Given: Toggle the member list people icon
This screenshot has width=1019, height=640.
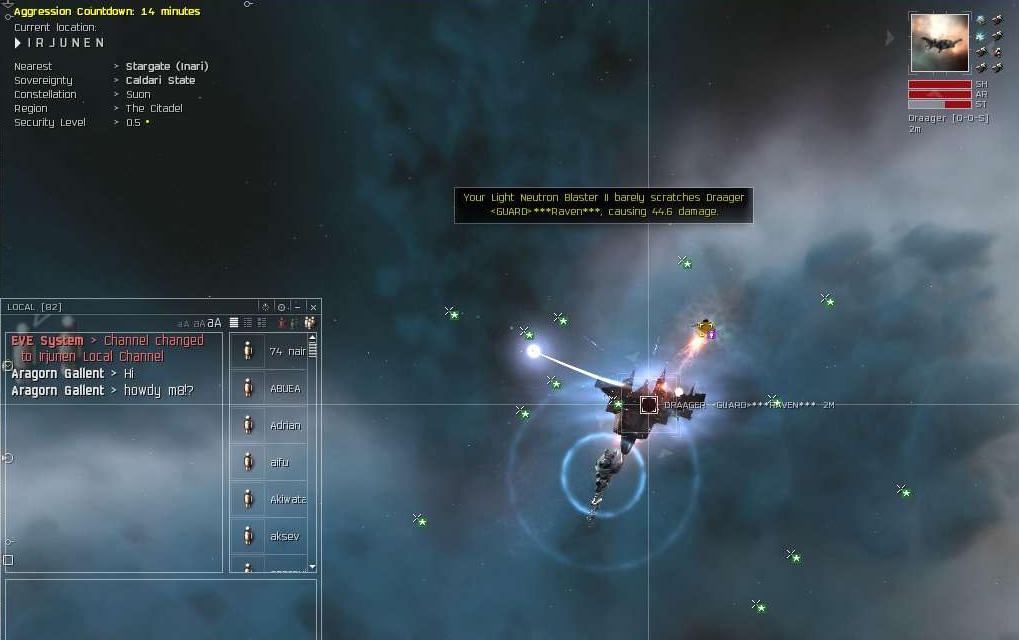Looking at the screenshot, I should point(310,323).
